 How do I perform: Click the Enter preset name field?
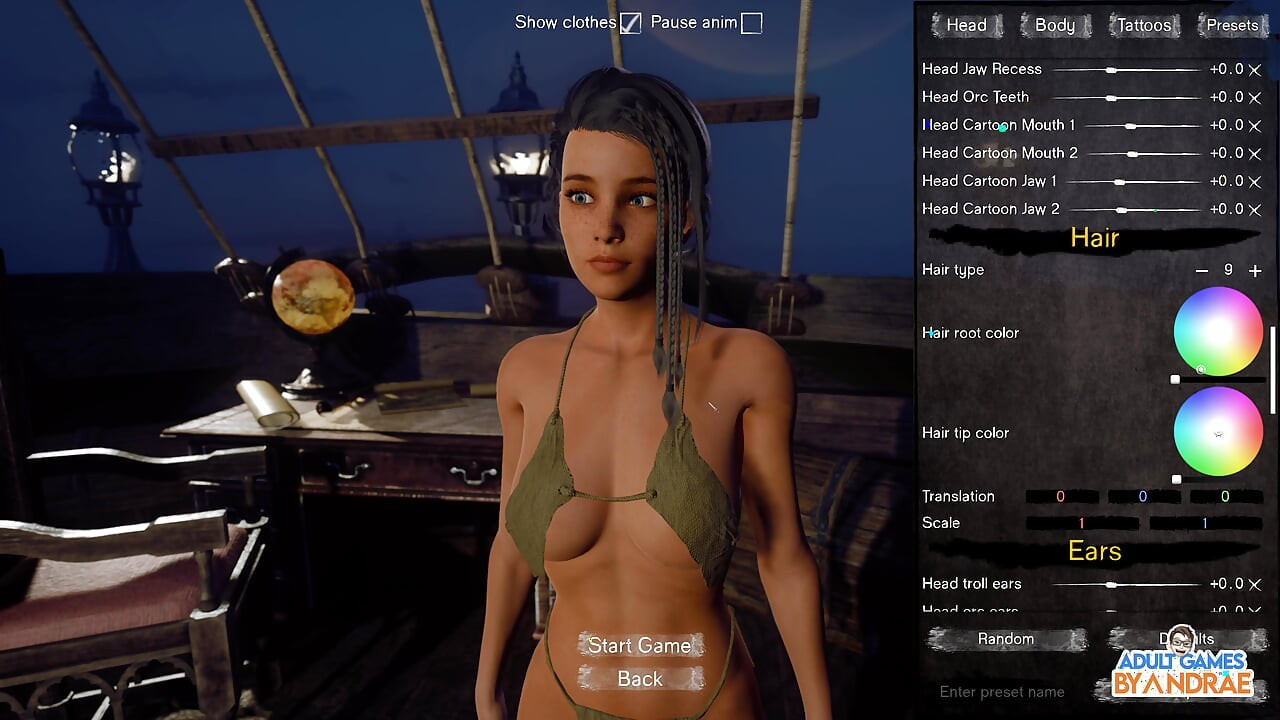click(x=1000, y=691)
